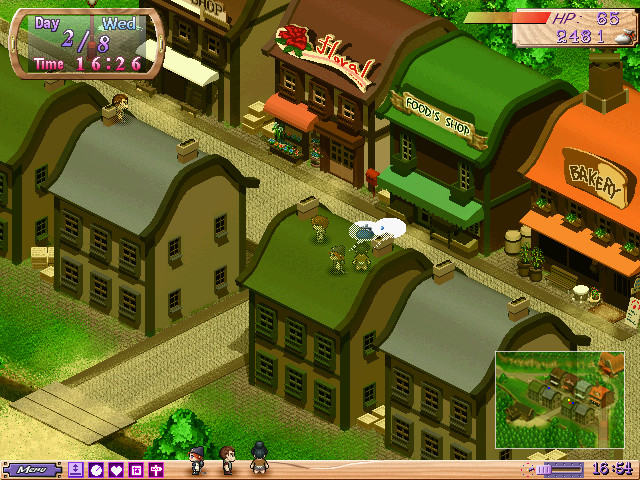Click the square calendar icon
This screenshot has height=480, width=640.
pyautogui.click(x=136, y=469)
